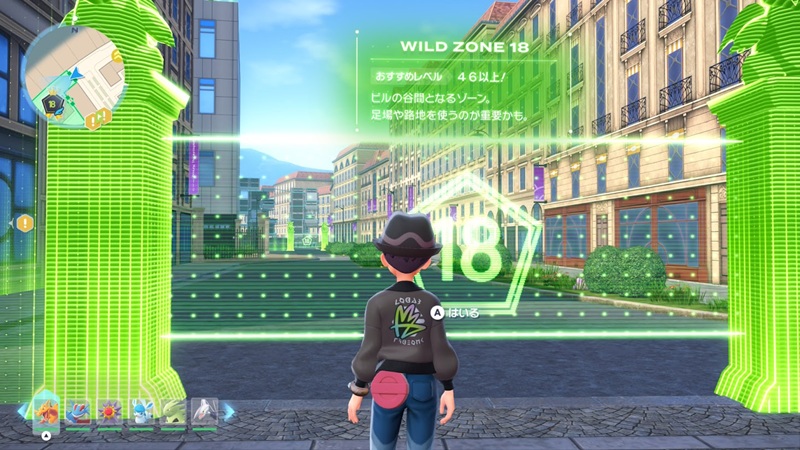Image resolution: width=800 pixels, height=450 pixels.
Task: Select the Wild Zone 18 marker on minimap
Action: click(49, 101)
